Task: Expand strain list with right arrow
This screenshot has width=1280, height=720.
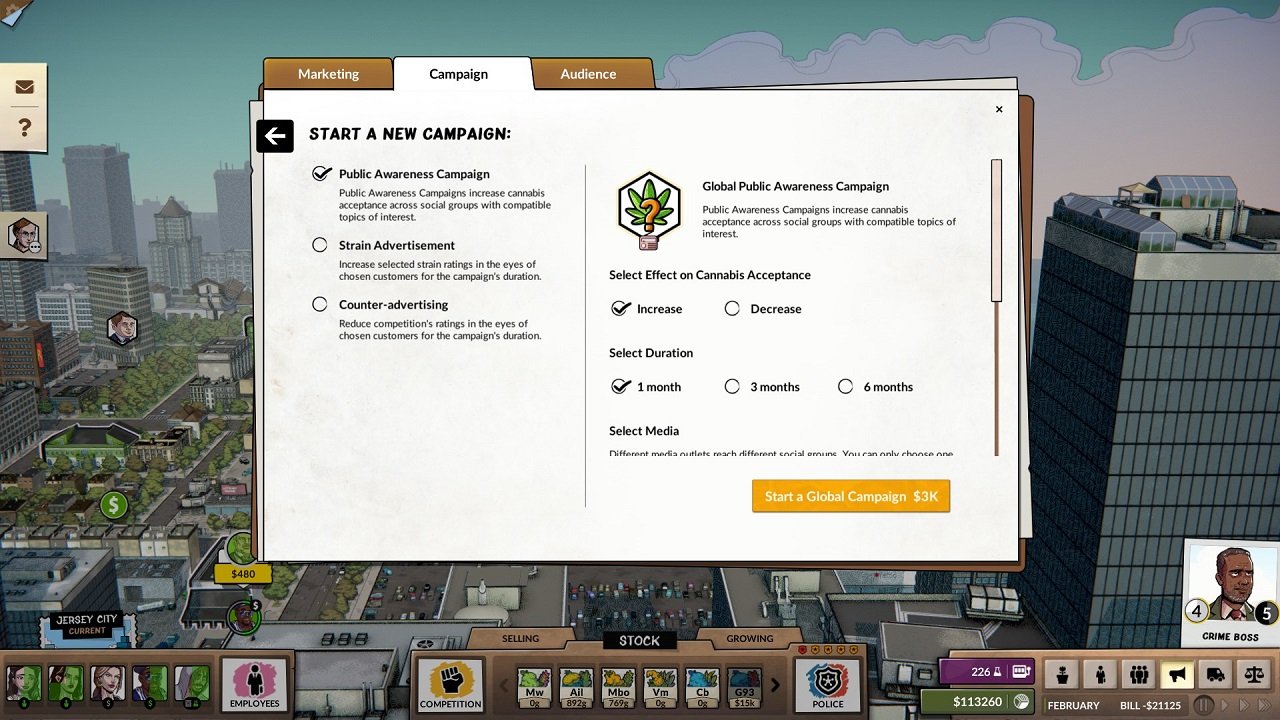Action: [775, 686]
